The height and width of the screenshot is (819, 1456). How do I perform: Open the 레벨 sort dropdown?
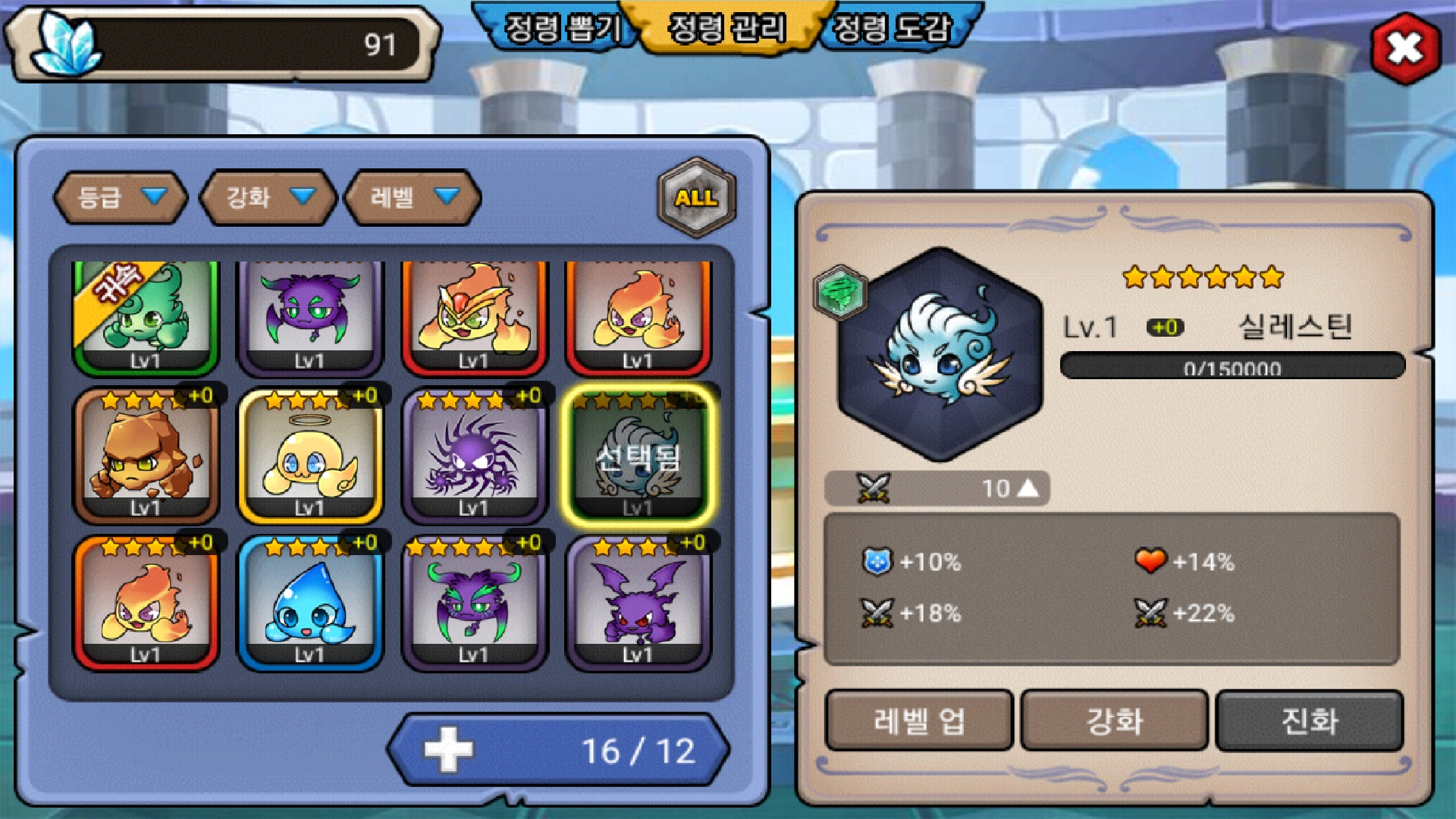413,197
